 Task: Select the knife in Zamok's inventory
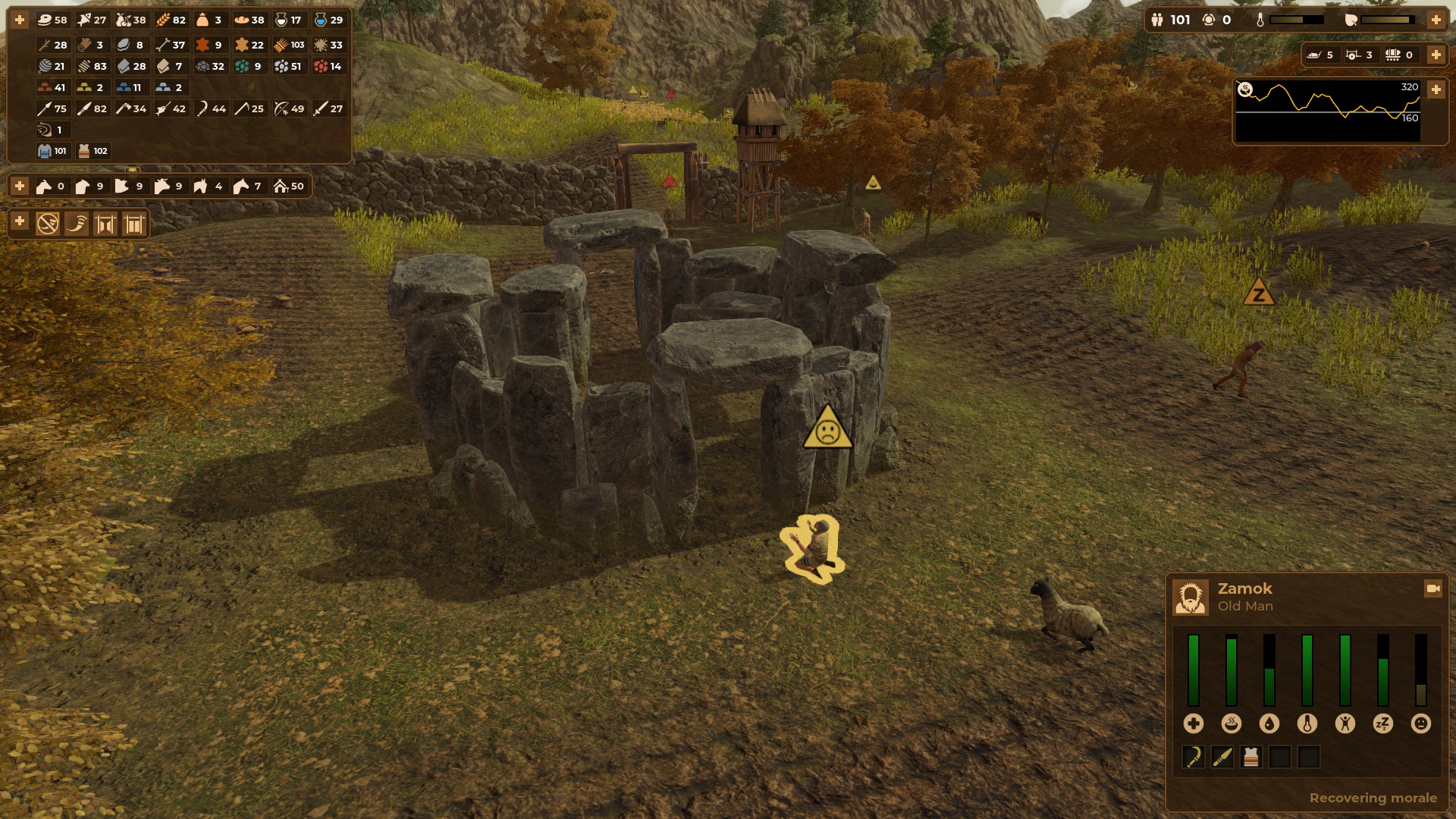point(1222,757)
